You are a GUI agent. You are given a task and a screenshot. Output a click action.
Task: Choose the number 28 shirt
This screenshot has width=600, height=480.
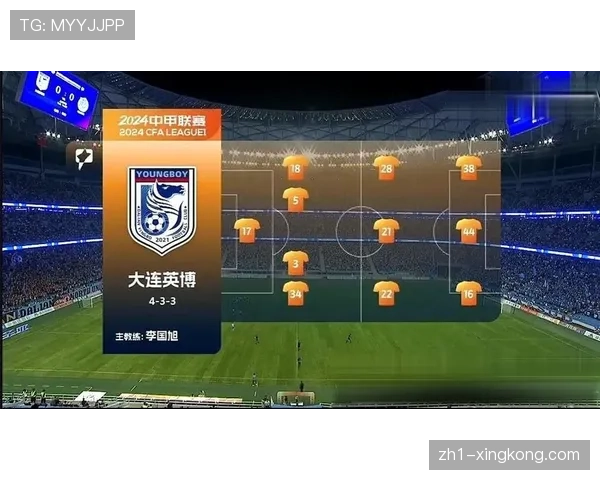(x=386, y=168)
